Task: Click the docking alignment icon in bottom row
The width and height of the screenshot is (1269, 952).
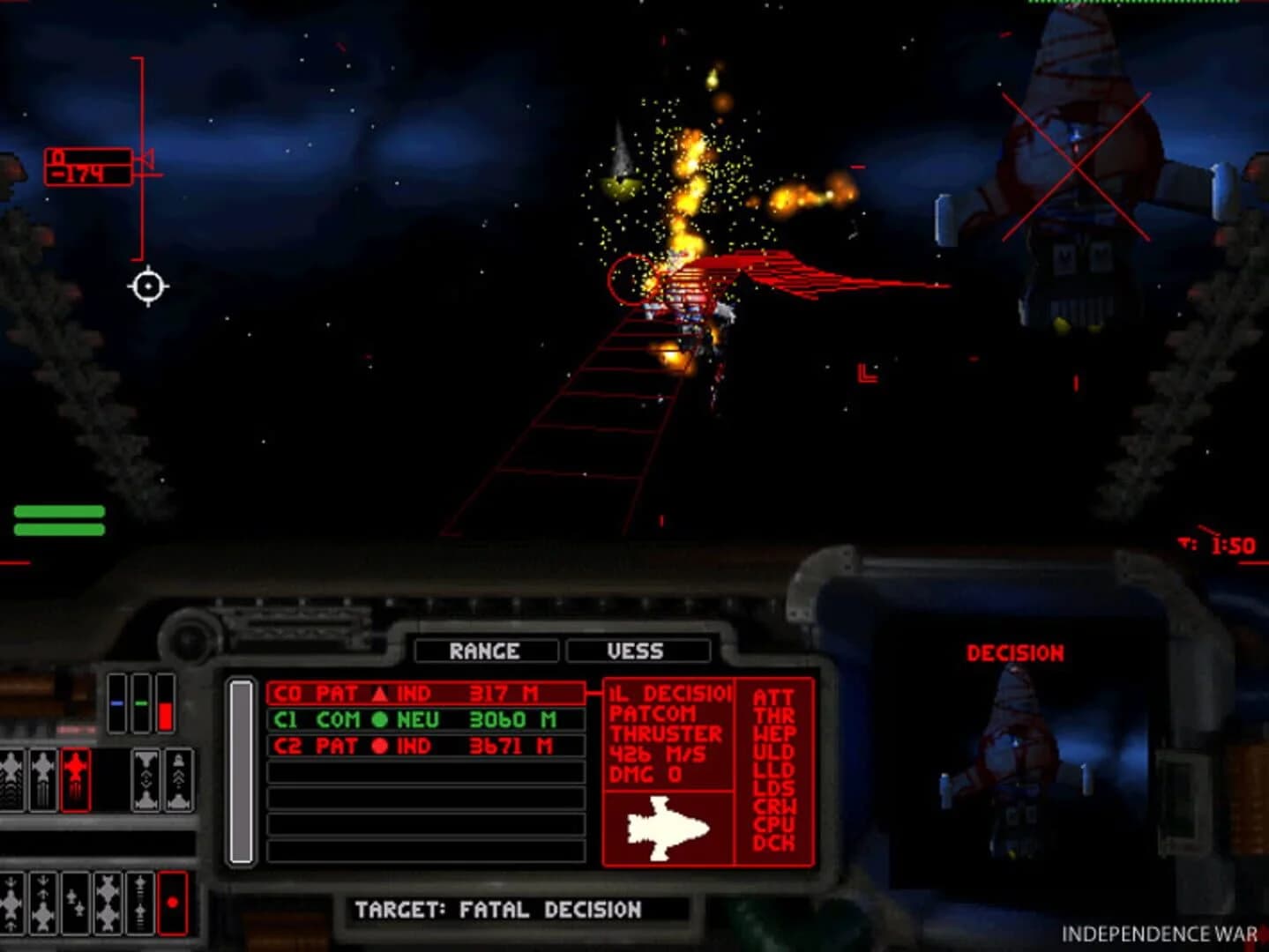Action: coord(140,904)
